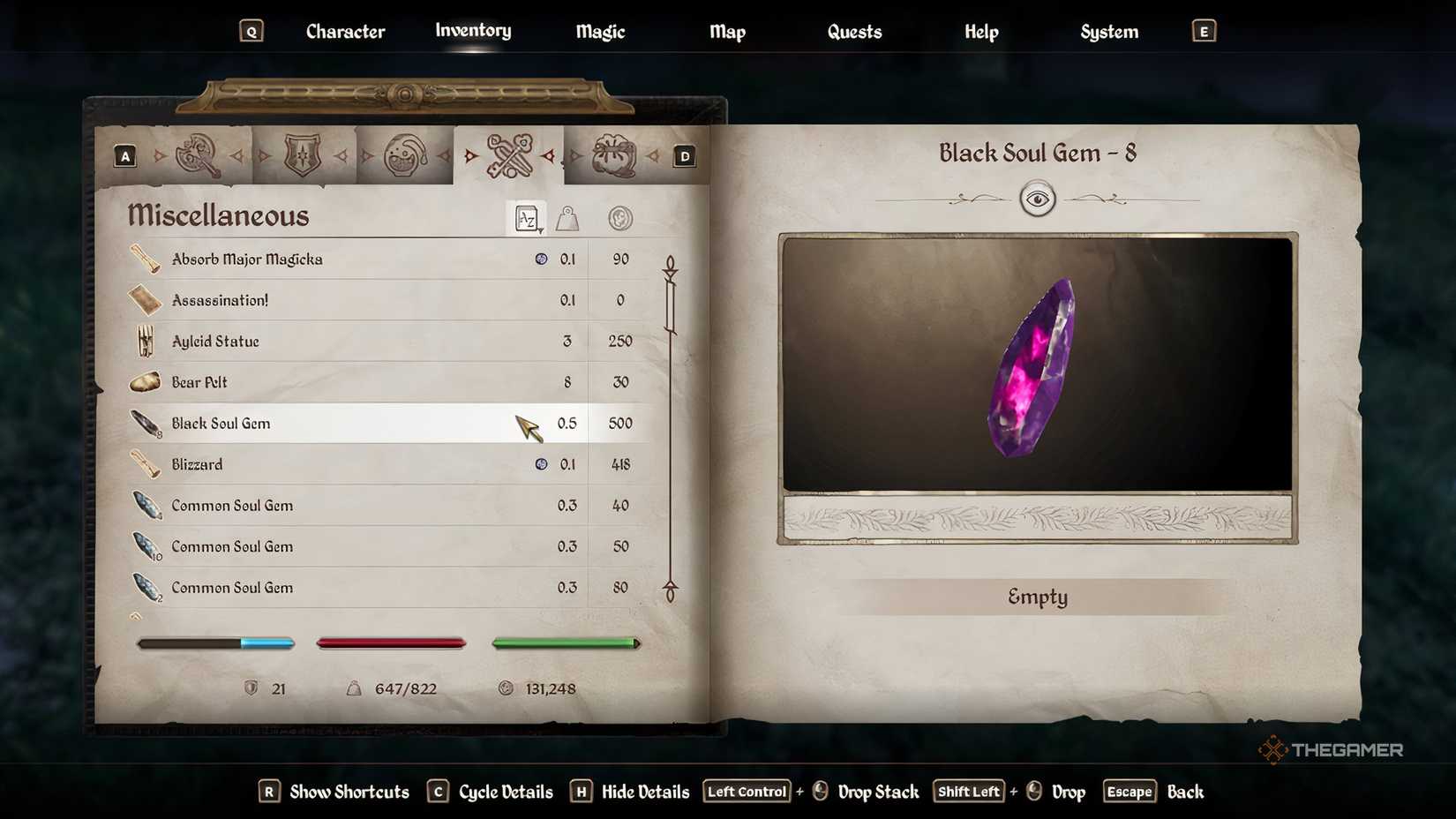Screen dimensions: 1456x819
Task: Toggle alphabetical A-Z sorting
Action: 524,218
